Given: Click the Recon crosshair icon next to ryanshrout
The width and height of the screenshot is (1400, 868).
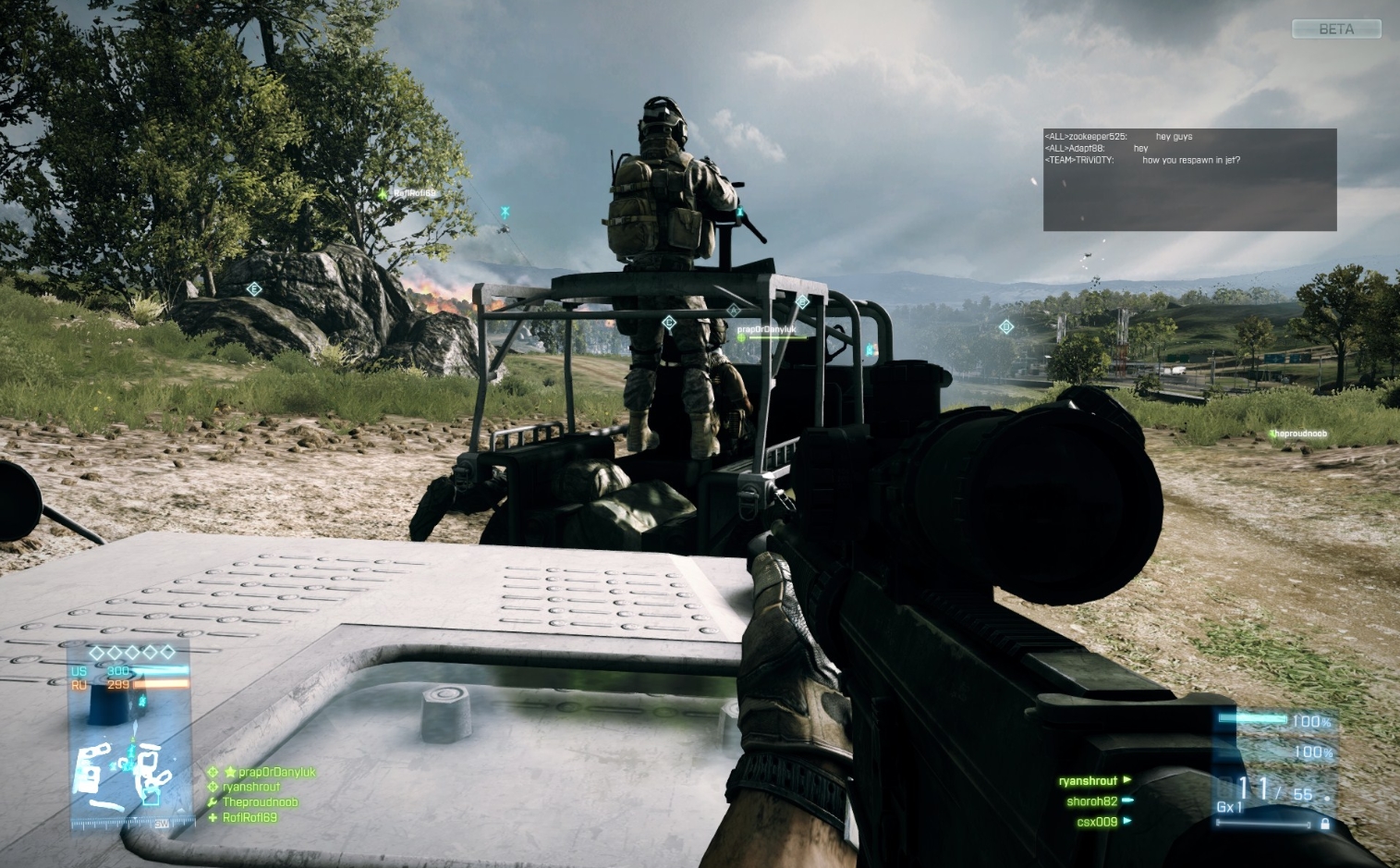Looking at the screenshot, I should 213,786.
